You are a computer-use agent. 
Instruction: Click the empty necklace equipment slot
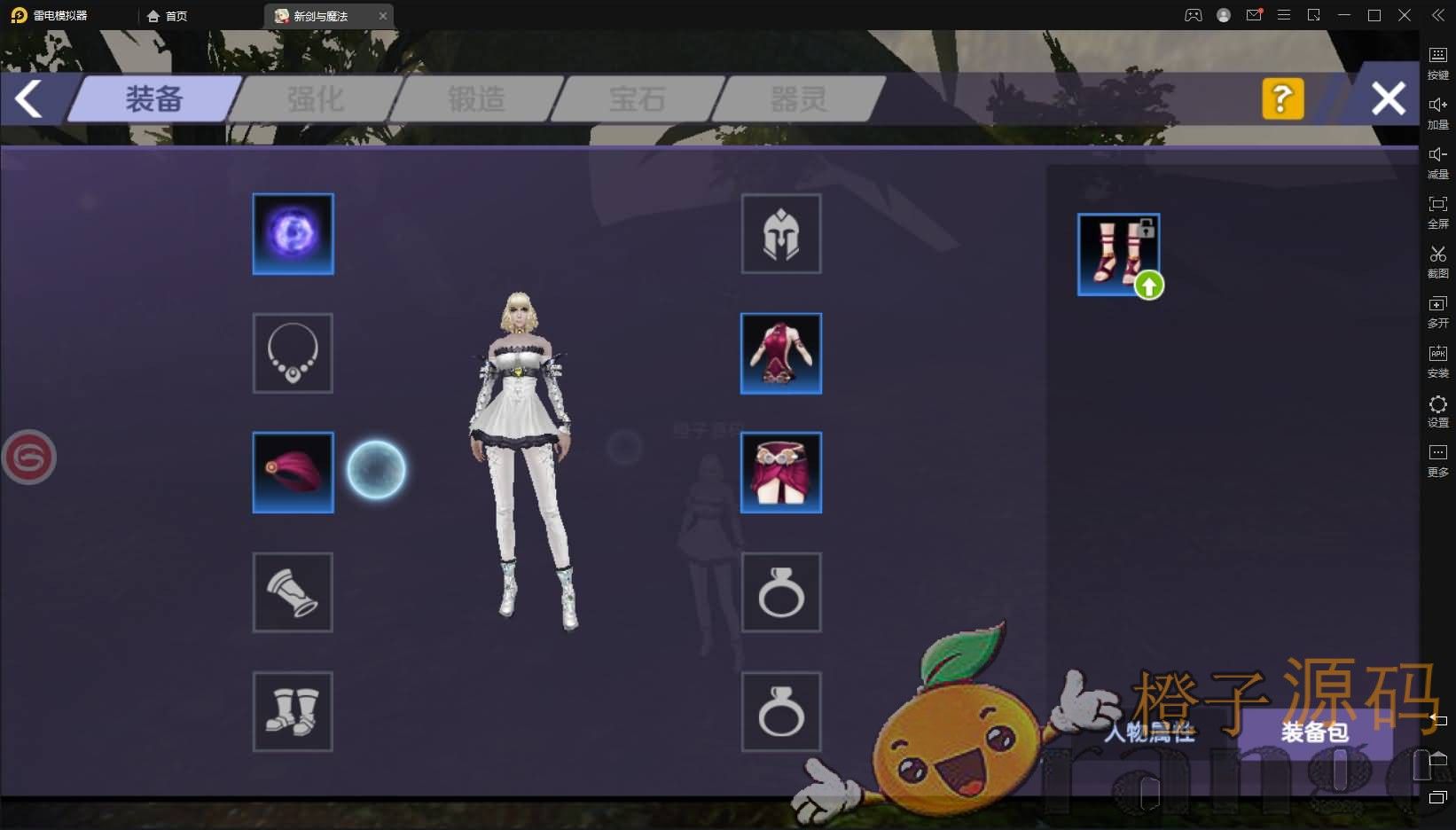(293, 353)
